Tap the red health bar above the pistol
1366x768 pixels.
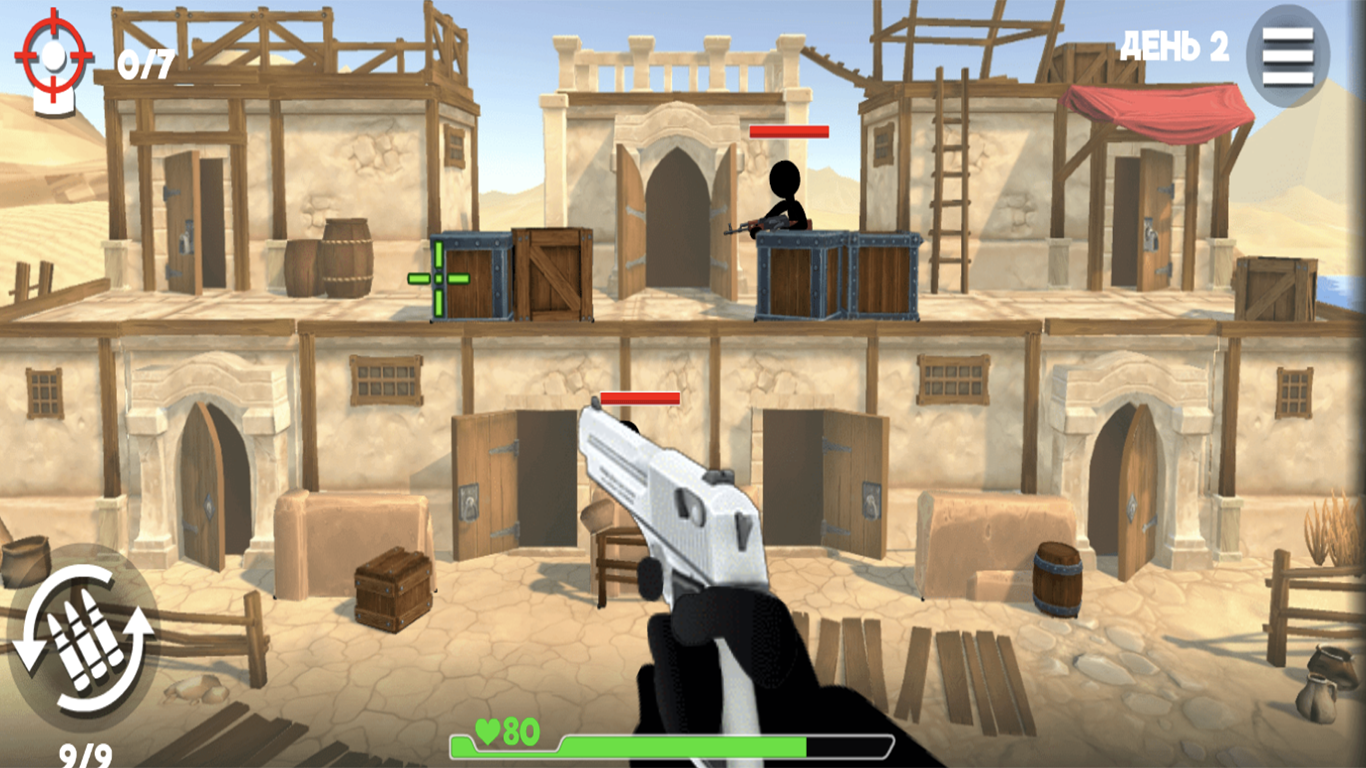coord(640,398)
